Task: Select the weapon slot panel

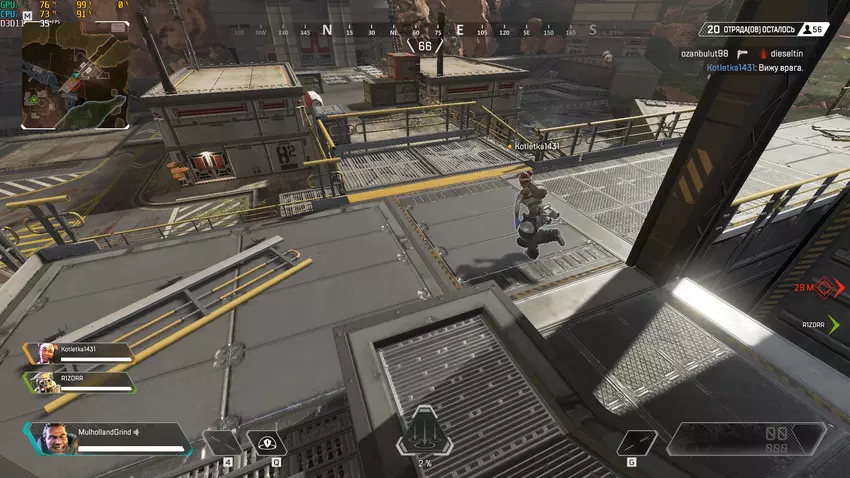Action: 745,439
